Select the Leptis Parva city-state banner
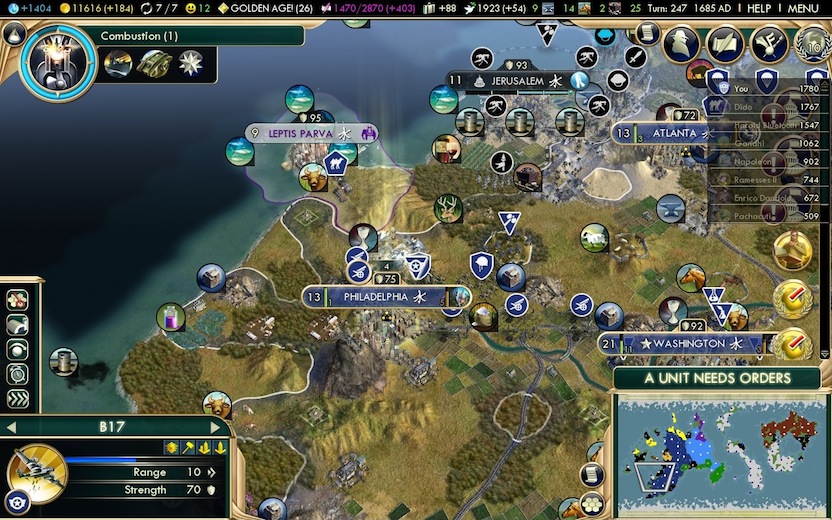This screenshot has width=832, height=520. tap(301, 133)
